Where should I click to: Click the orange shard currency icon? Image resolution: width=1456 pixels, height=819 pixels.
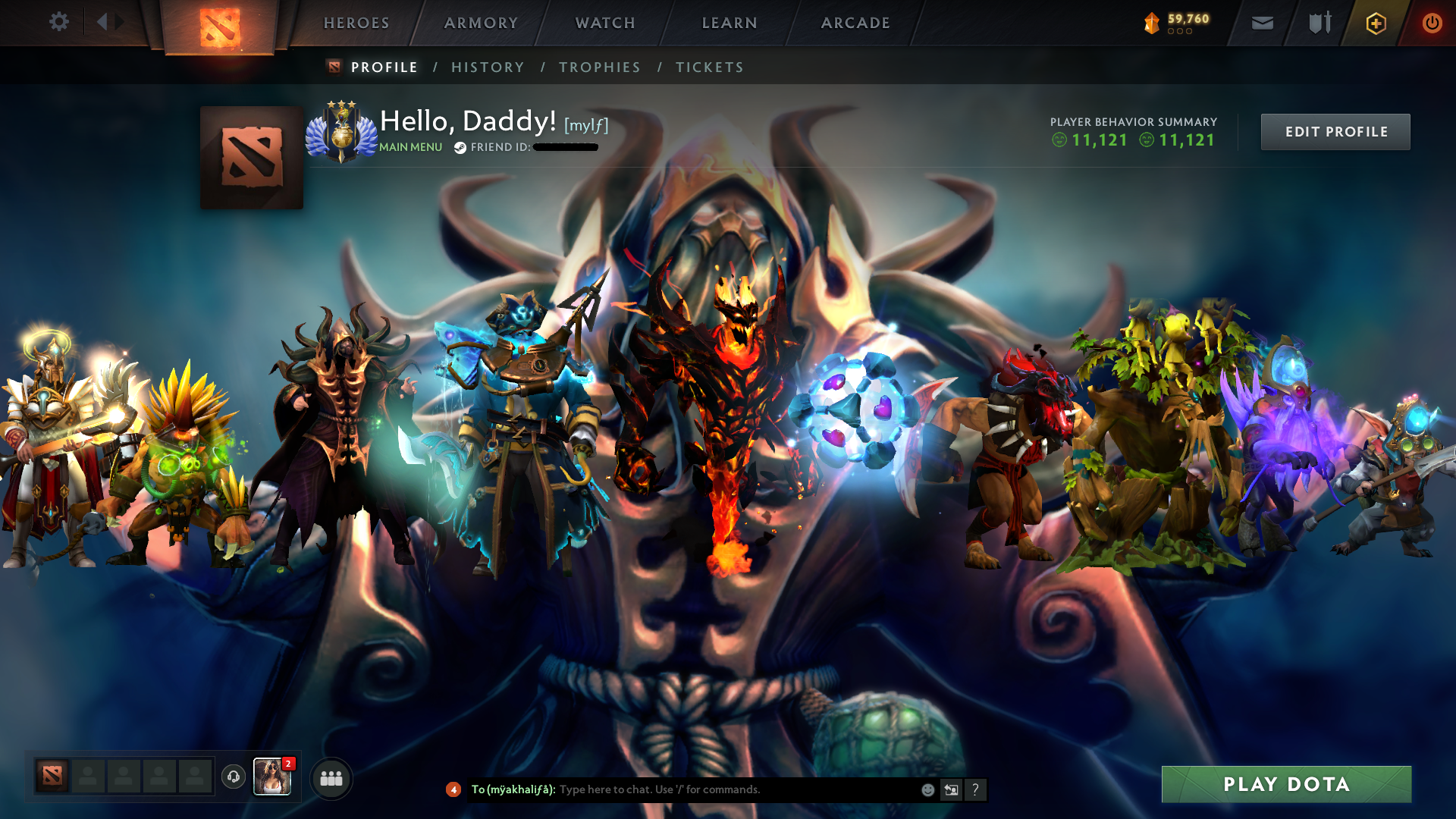pos(1151,23)
